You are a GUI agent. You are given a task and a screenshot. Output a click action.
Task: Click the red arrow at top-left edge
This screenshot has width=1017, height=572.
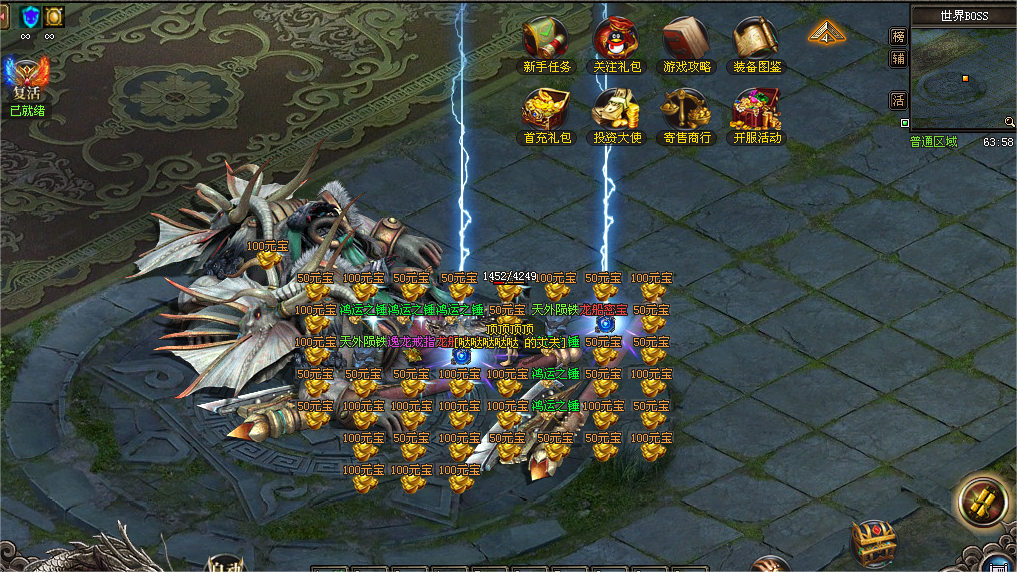pos(4,14)
